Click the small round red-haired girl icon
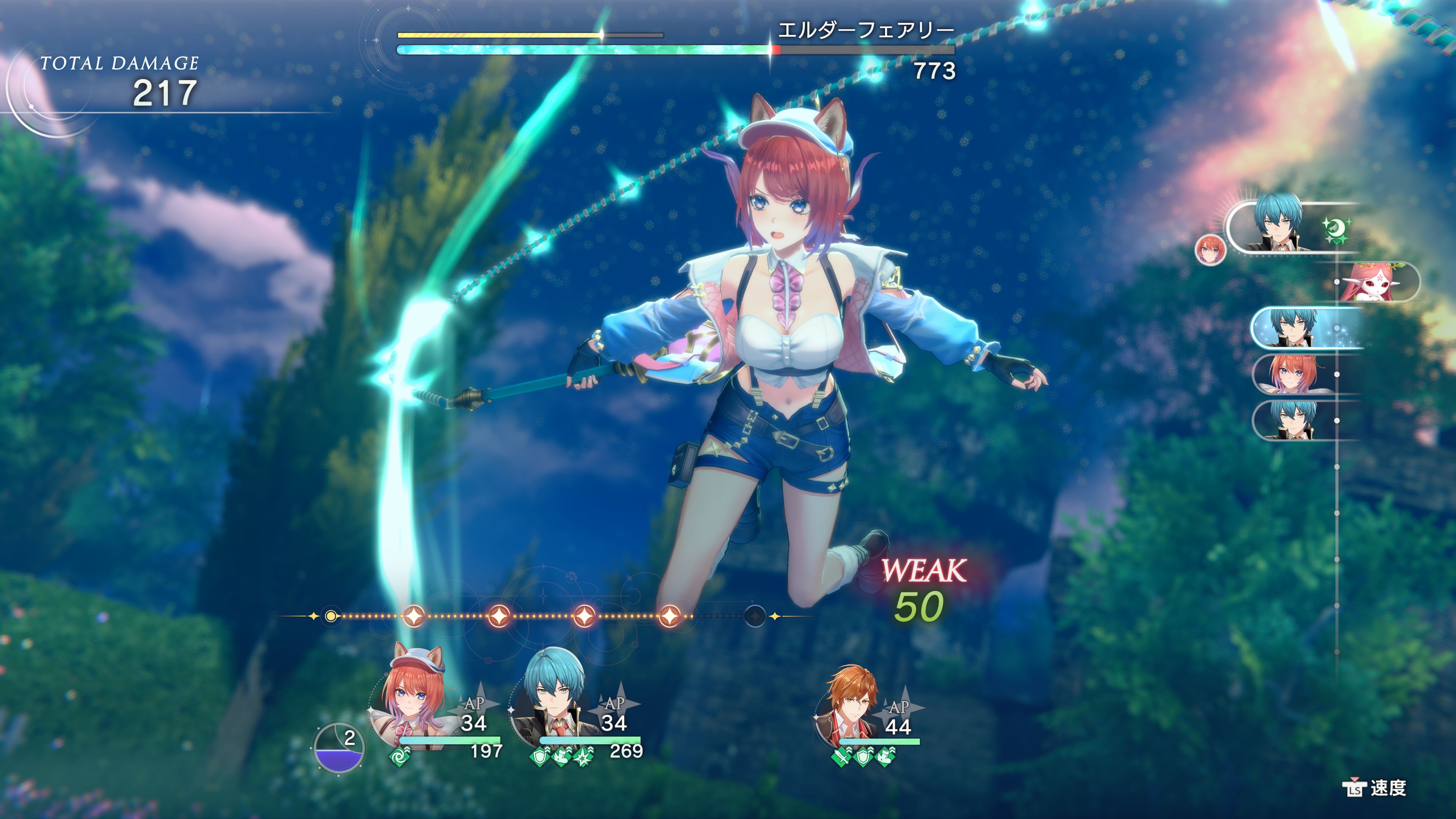 (x=1210, y=249)
